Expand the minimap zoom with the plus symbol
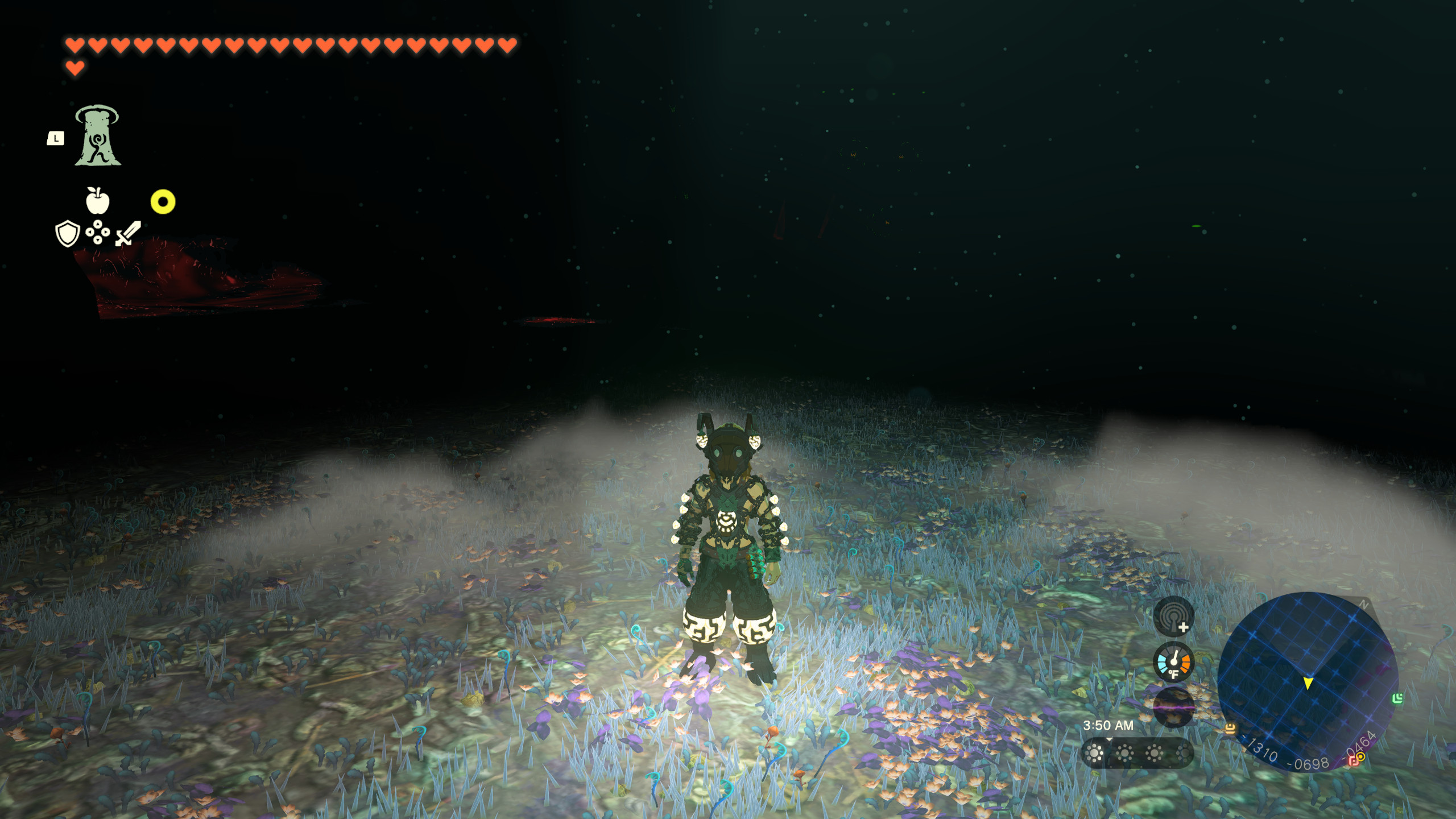 [1184, 627]
